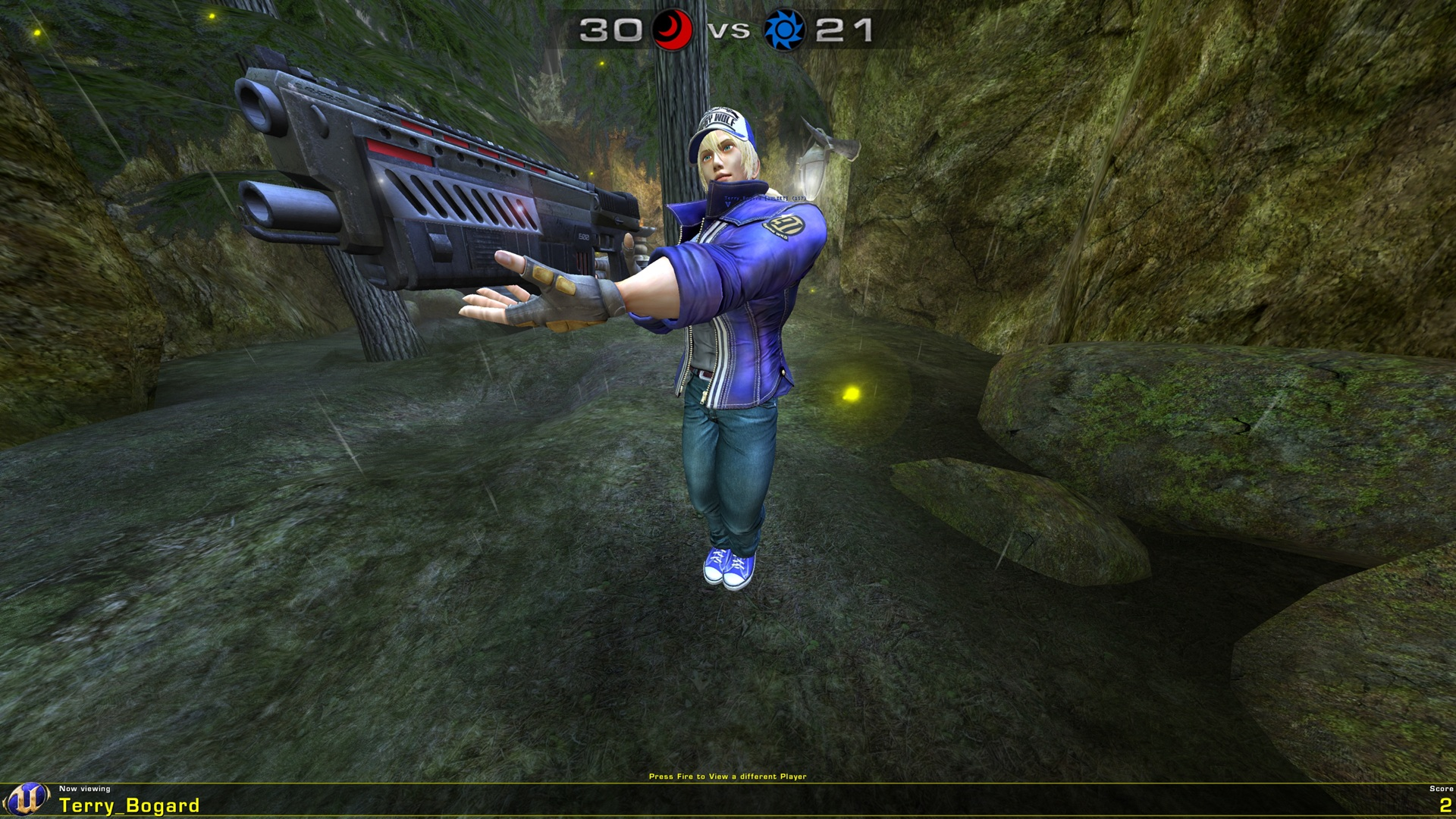
Task: Toggle to a different player via Press Fire
Action: [x=728, y=776]
